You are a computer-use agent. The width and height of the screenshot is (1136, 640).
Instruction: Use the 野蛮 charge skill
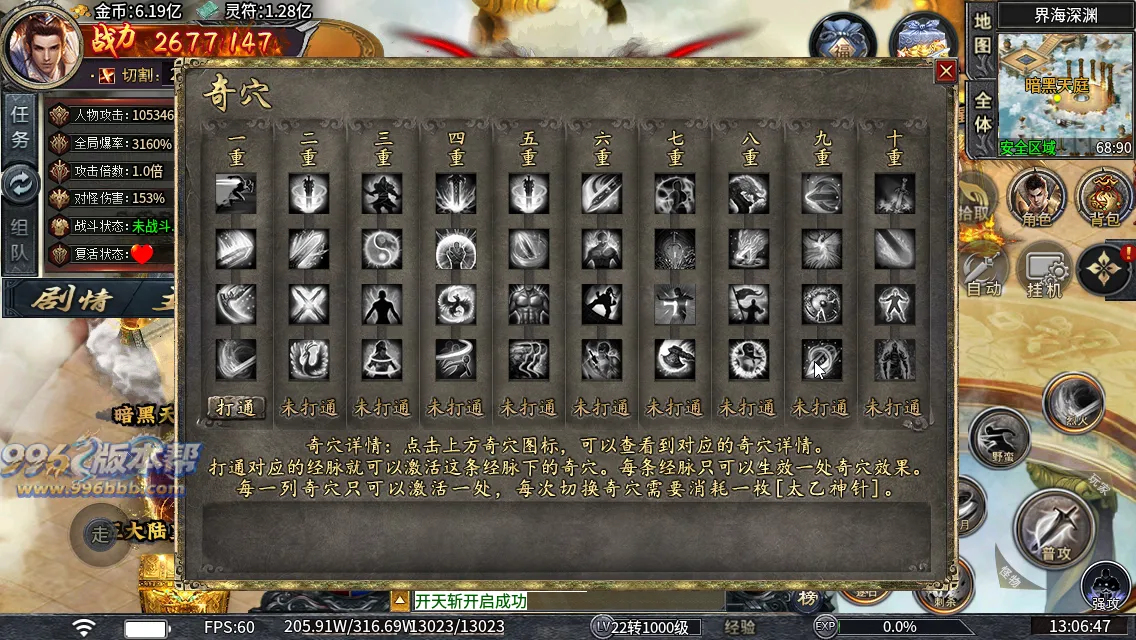[1000, 438]
